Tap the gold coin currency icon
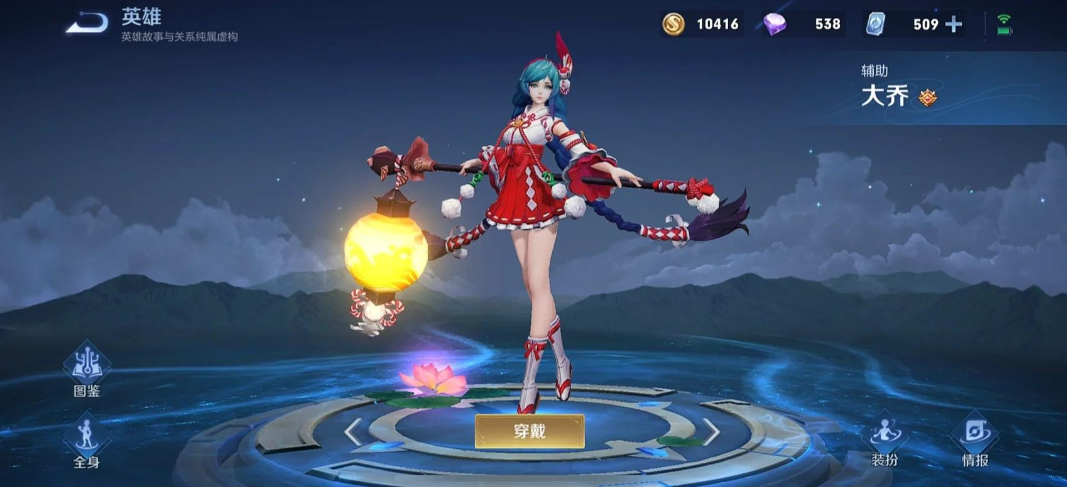The height and width of the screenshot is (487, 1067). click(x=674, y=24)
